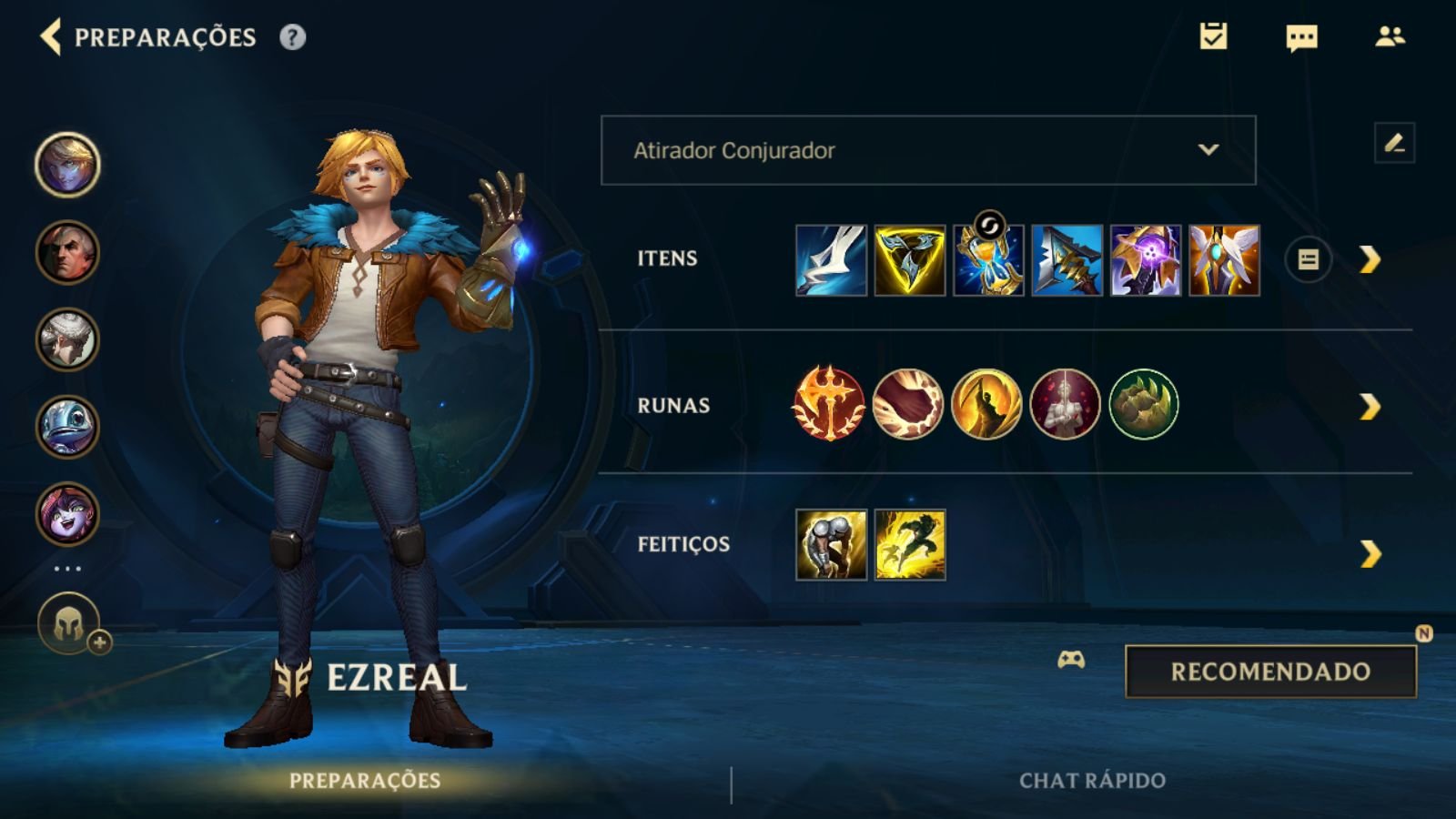Select the Conqueror keystone rune icon
1456x819 pixels.
[x=828, y=404]
